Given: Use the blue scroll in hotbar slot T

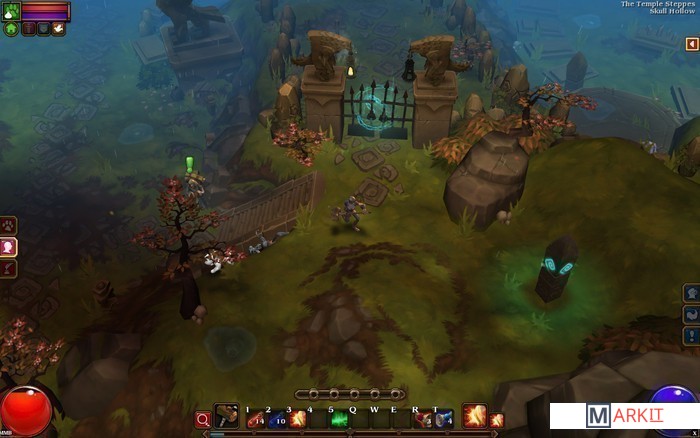Looking at the screenshot, I should 444,418.
